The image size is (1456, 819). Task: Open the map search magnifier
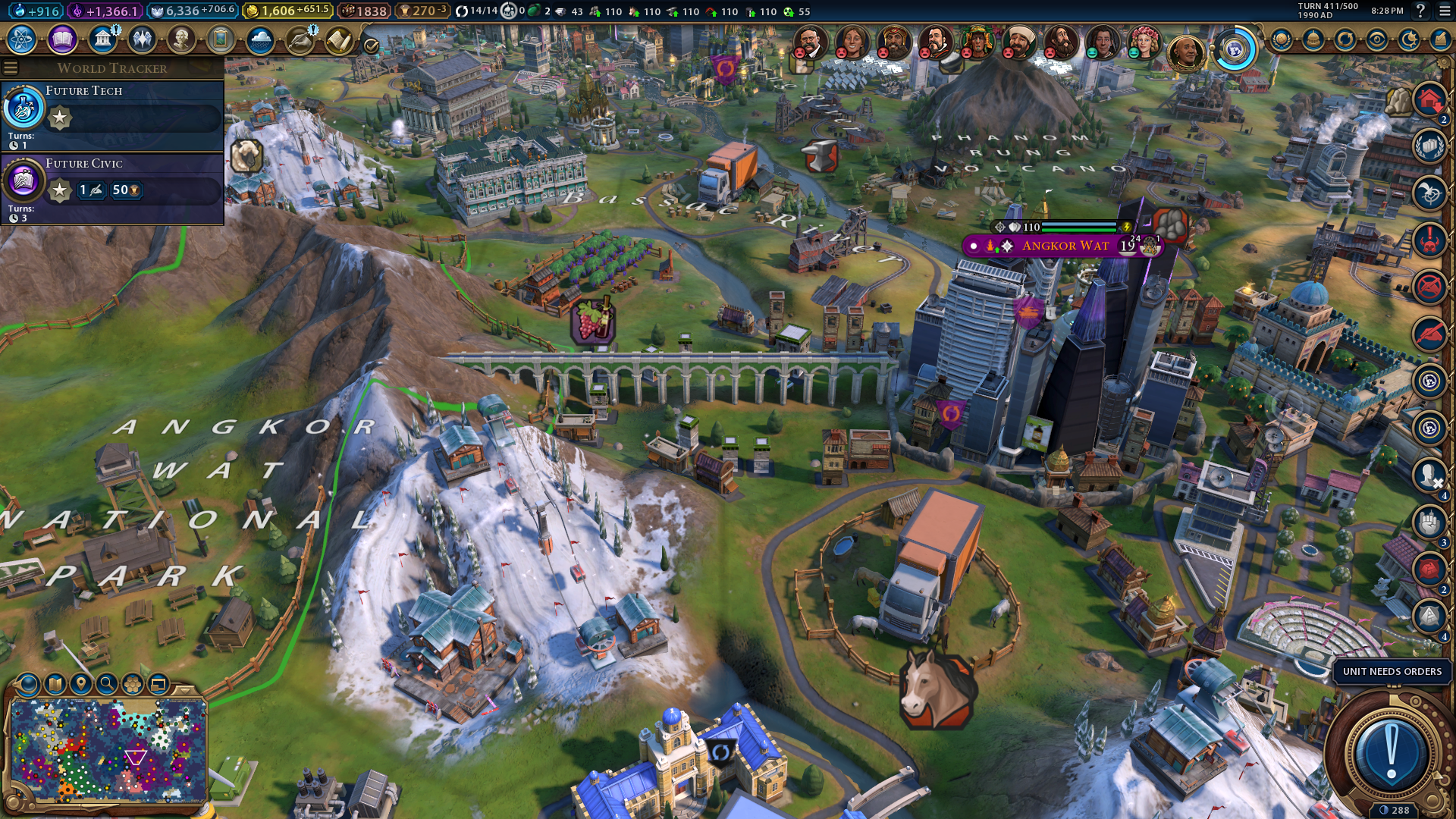click(x=107, y=684)
